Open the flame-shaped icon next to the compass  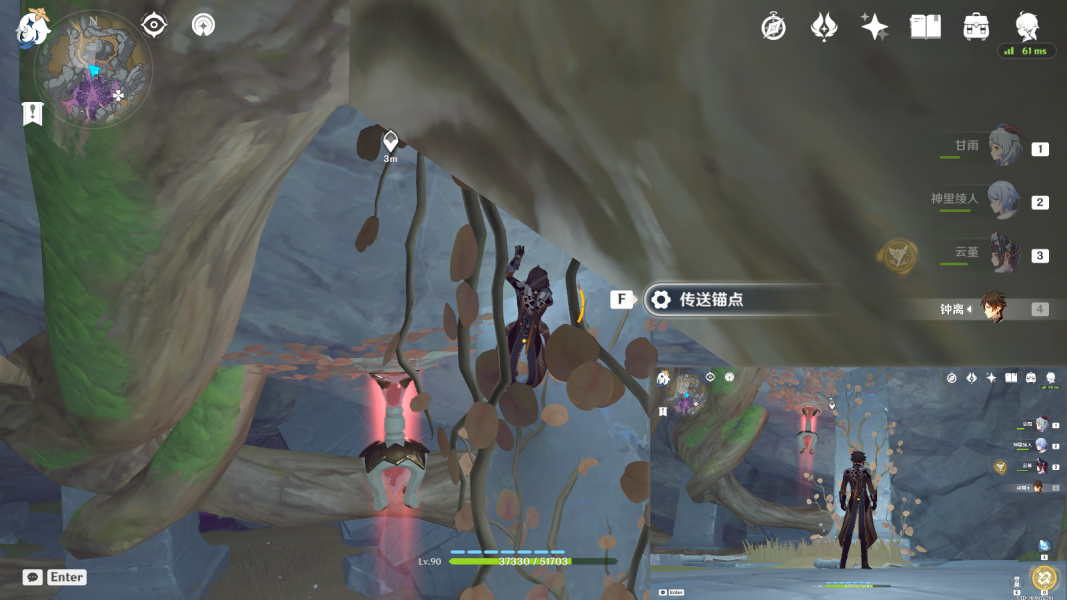824,27
